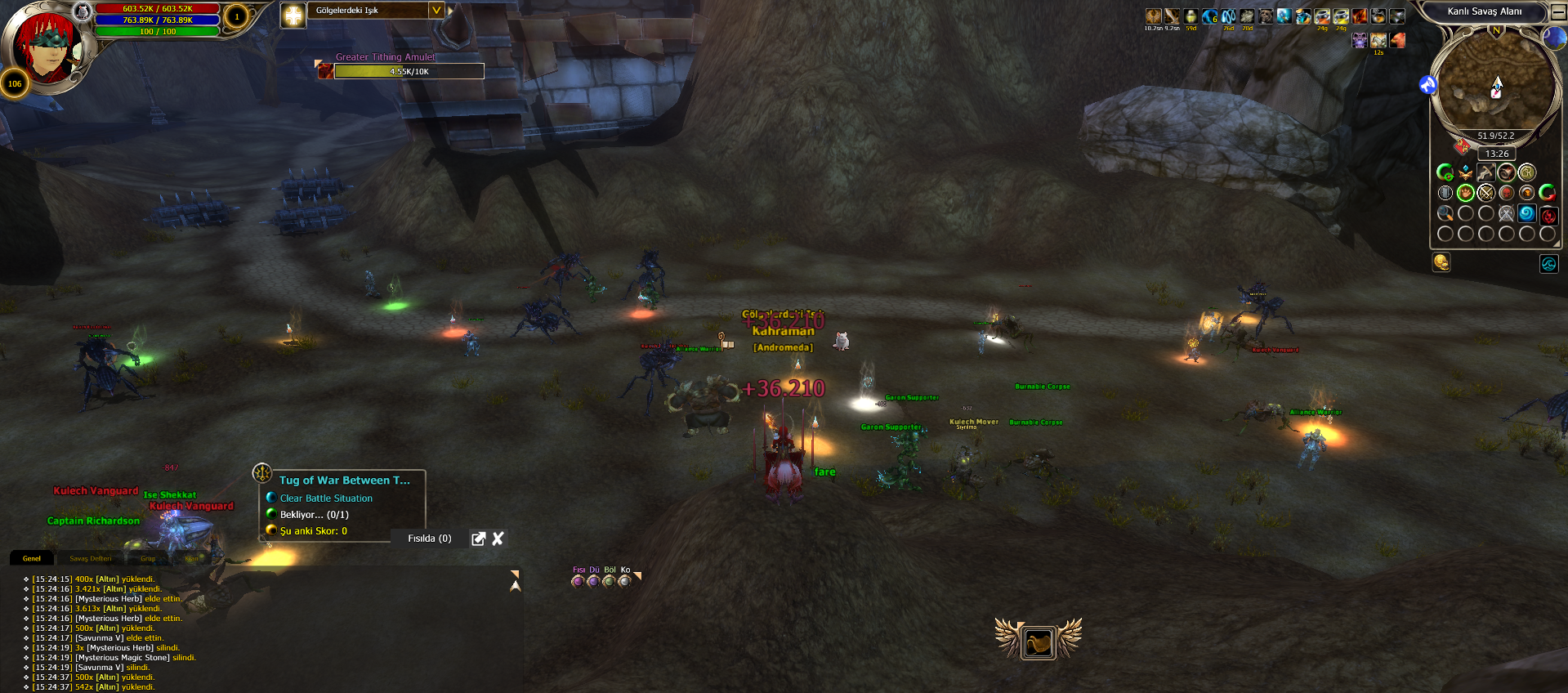The width and height of the screenshot is (1568, 693).
Task: Switch to the Savaş Defteri chat tab
Action: coord(90,559)
